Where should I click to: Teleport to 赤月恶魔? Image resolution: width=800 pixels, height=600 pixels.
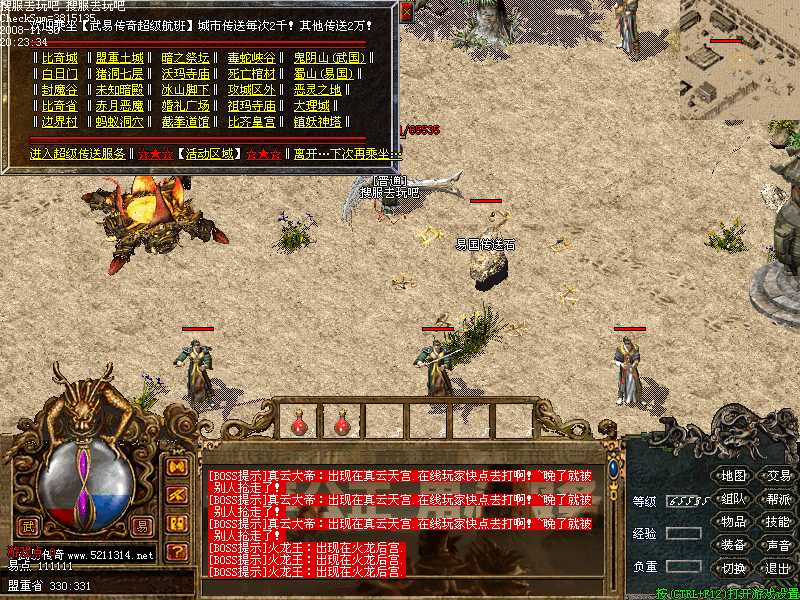point(120,106)
